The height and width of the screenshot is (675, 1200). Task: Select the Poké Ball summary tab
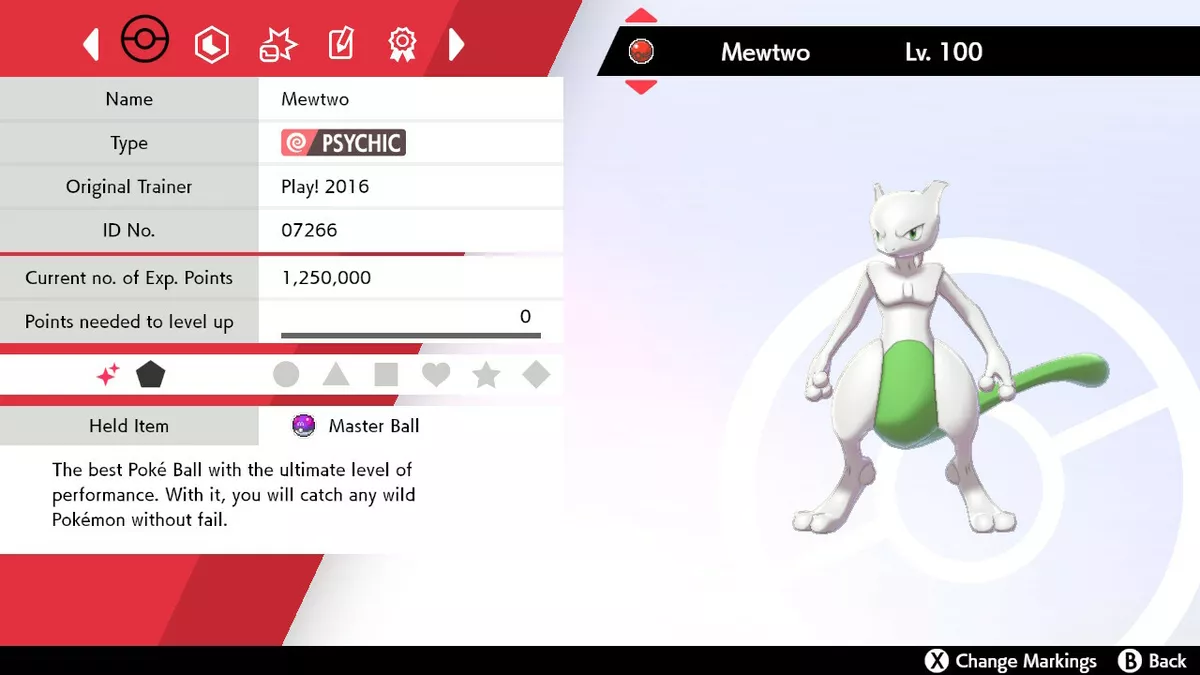(x=145, y=42)
